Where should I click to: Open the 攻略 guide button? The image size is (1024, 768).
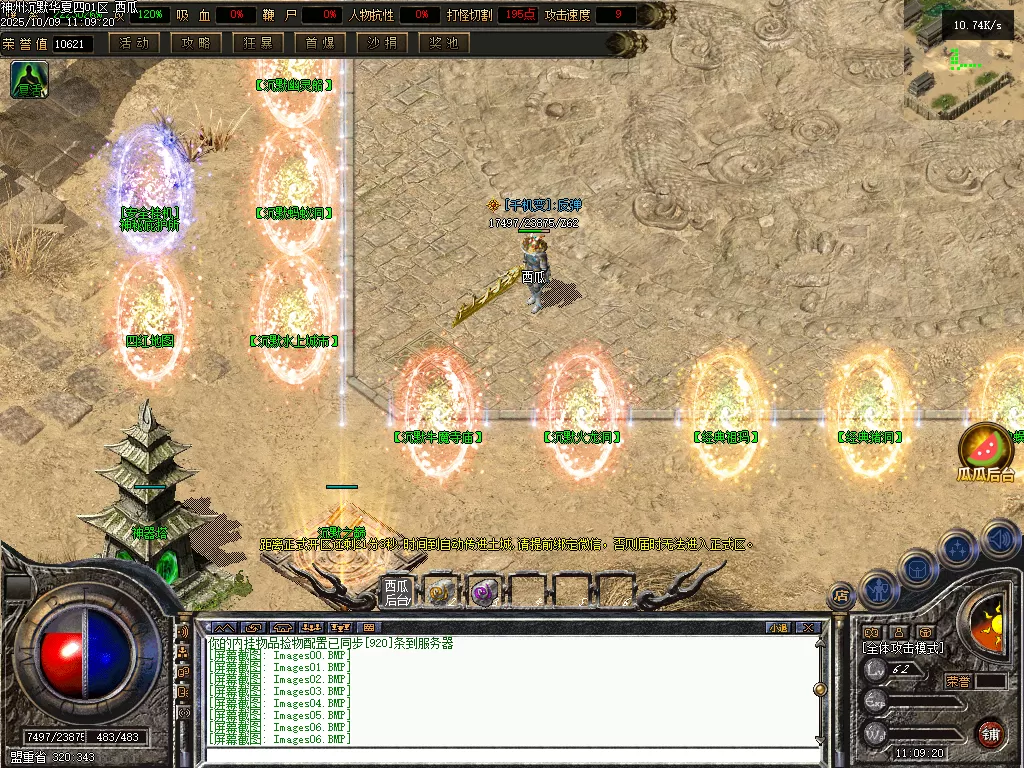tap(196, 43)
